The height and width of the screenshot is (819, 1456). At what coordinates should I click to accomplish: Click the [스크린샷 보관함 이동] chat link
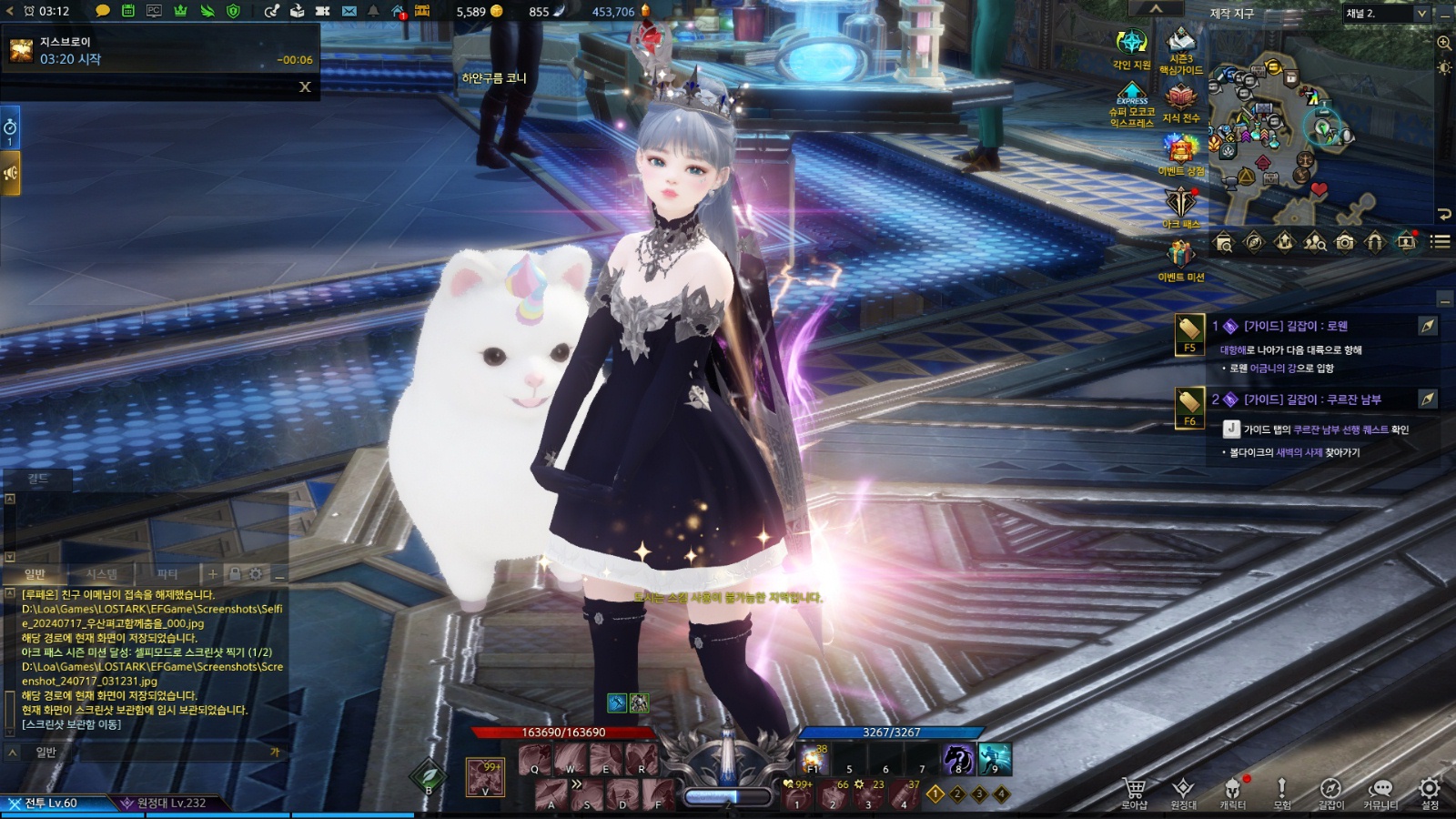point(71,724)
